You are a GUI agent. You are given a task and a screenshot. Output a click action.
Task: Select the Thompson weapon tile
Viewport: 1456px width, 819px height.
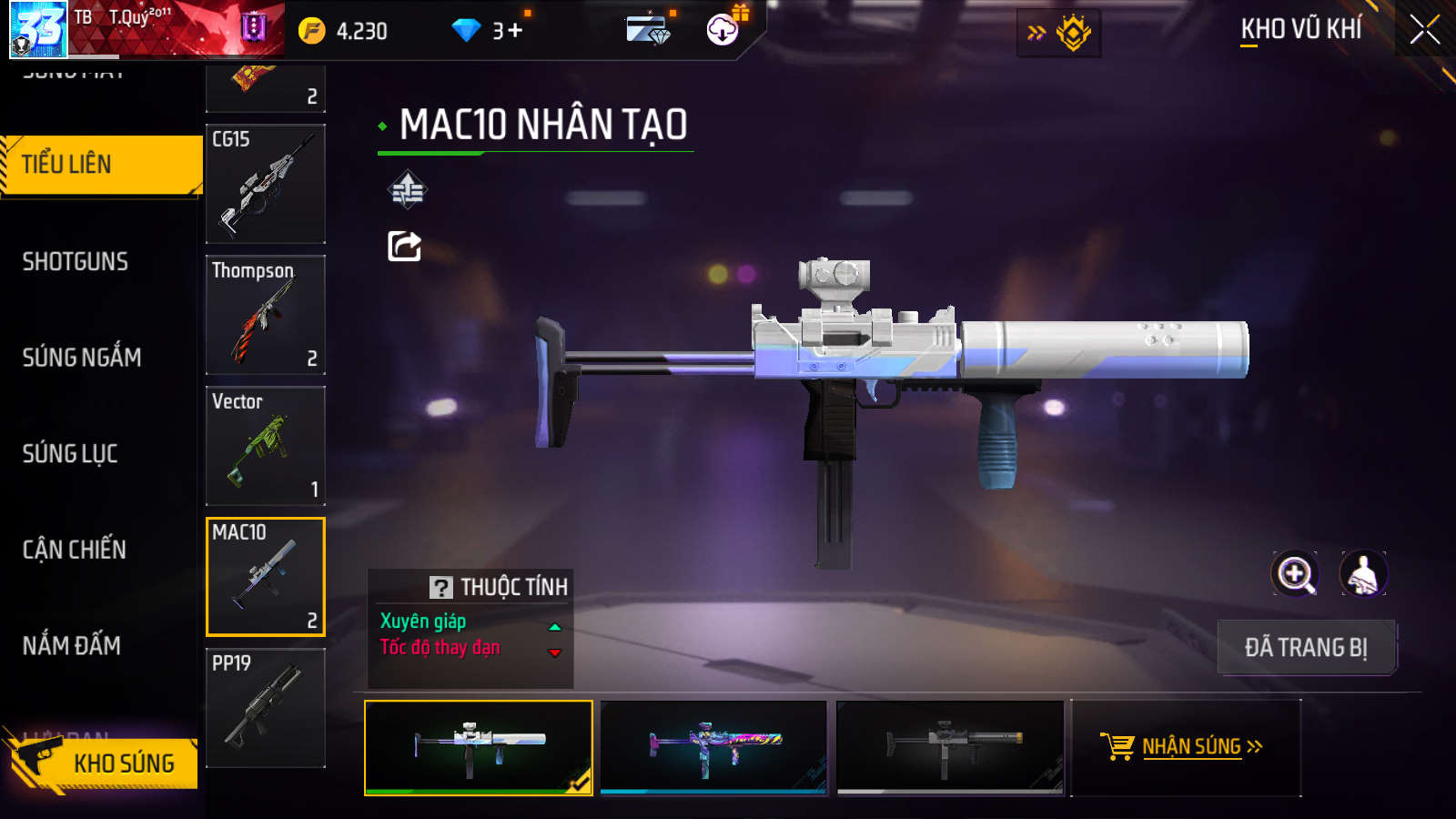(266, 315)
